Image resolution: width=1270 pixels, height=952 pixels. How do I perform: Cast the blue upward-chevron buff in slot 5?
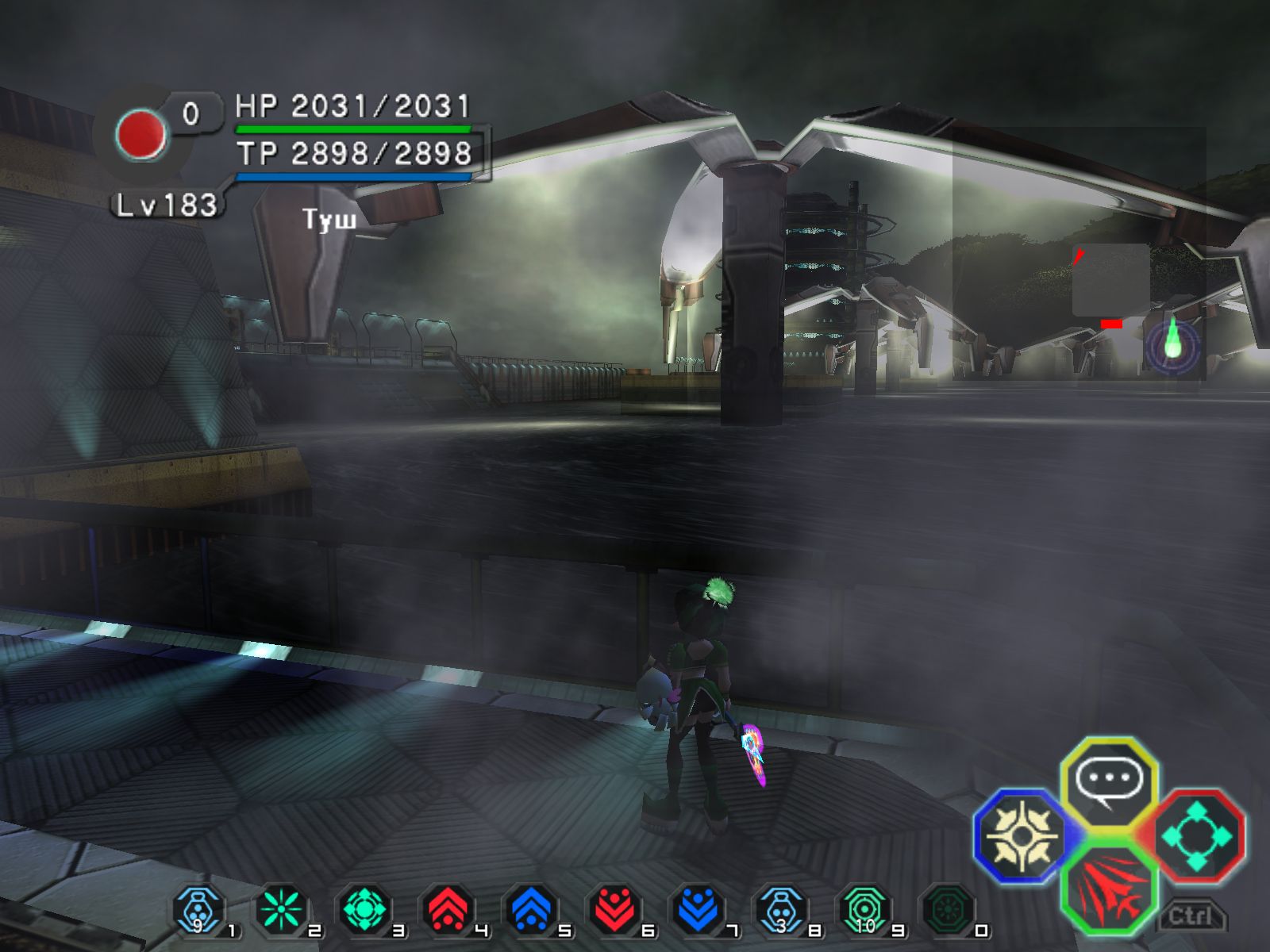(532, 911)
